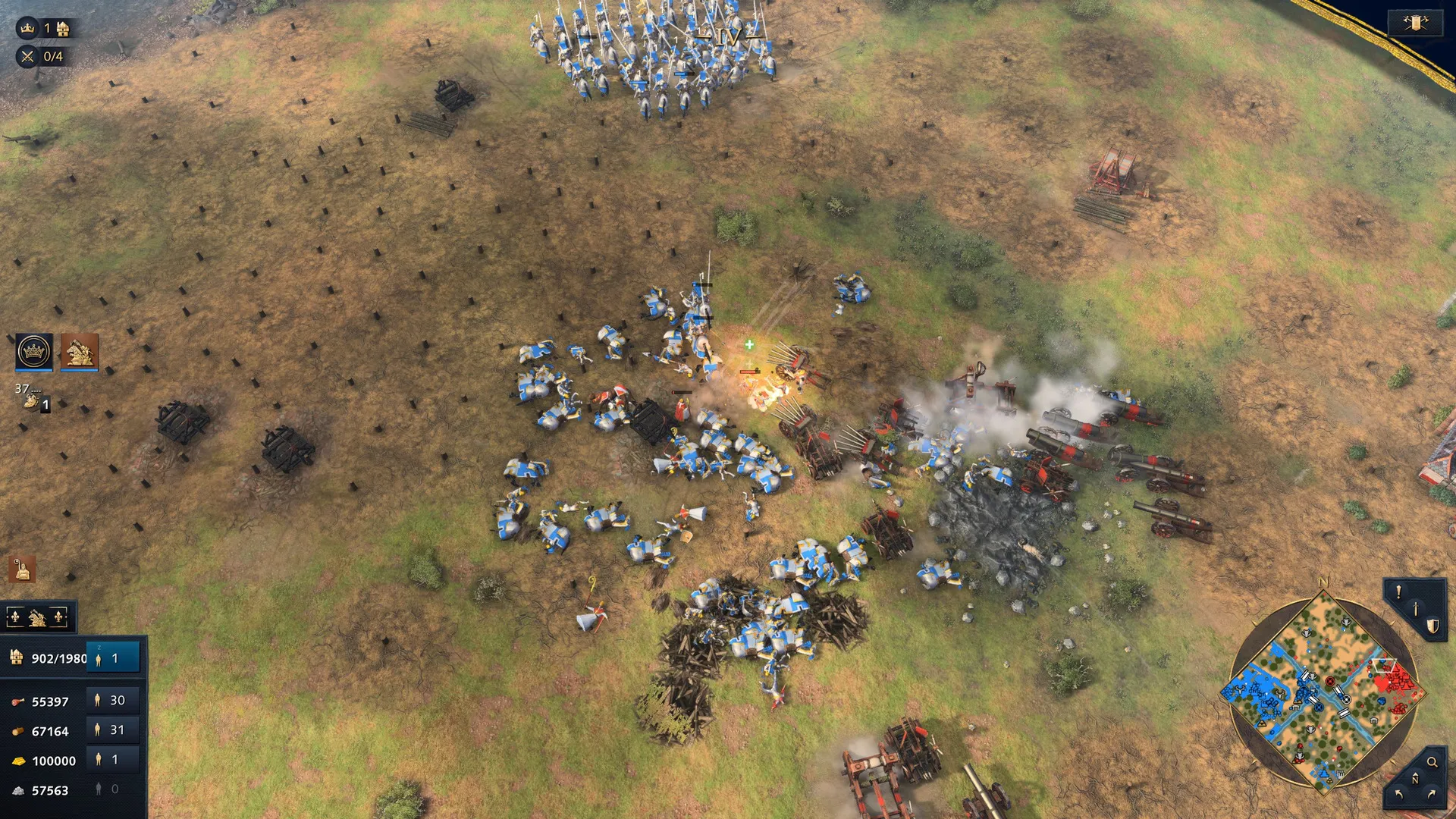Click the cavalry production queue icon
Viewport: 1456px width, 819px height.
[x=32, y=400]
